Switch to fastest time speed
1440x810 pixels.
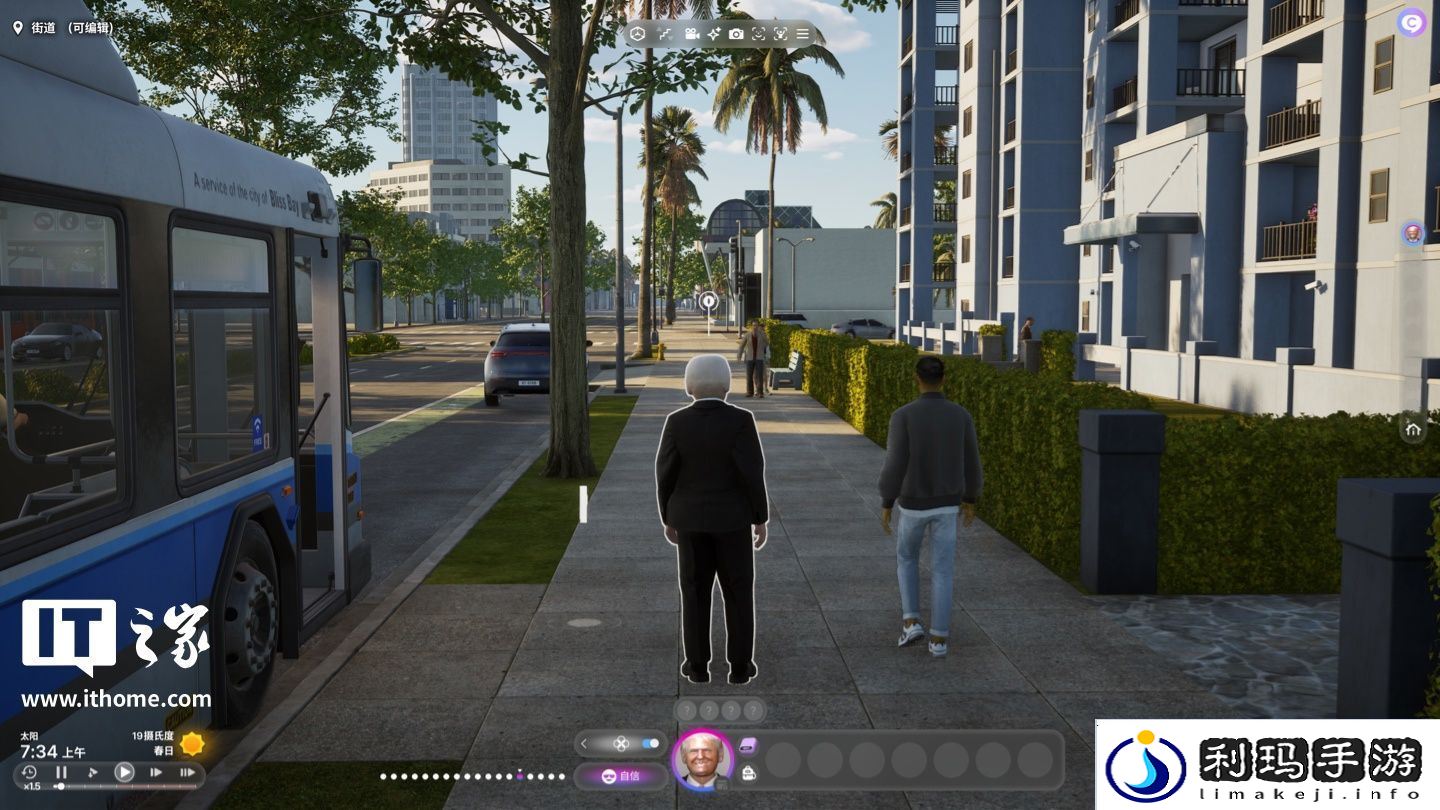(187, 772)
